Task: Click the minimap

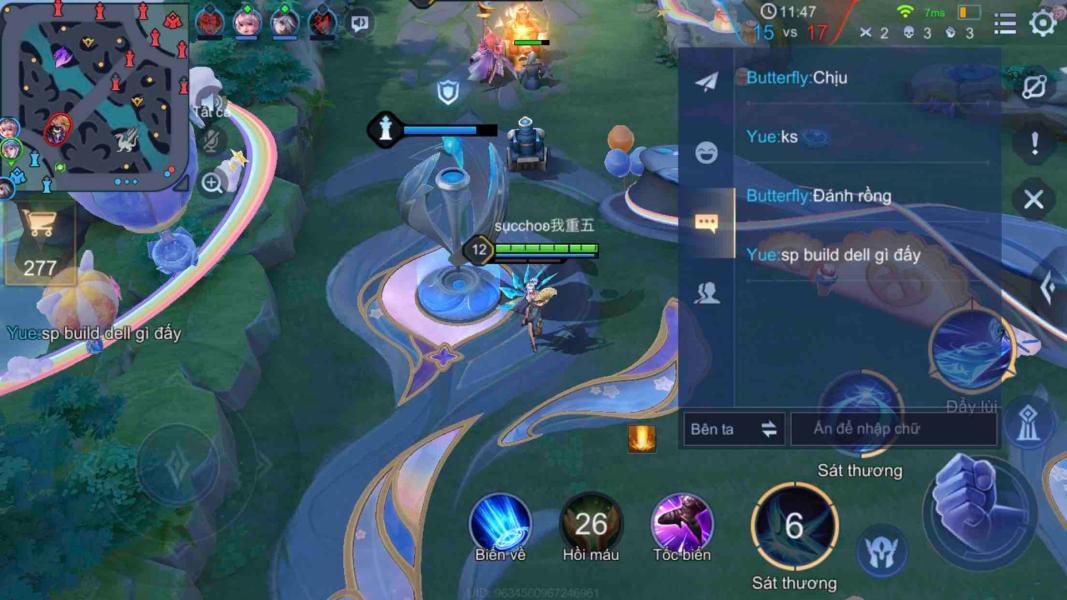Action: (96, 96)
